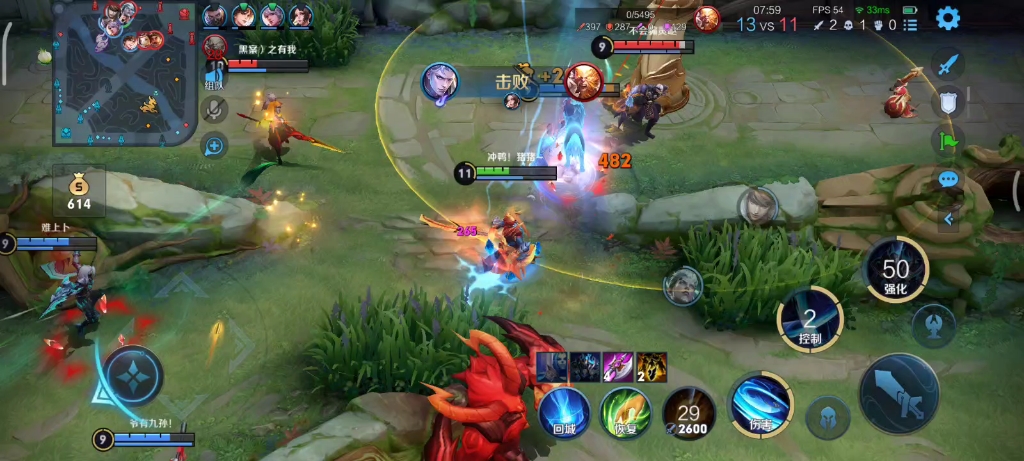The image size is (1024, 461).
Task: Tap the minimap
Action: tap(124, 74)
